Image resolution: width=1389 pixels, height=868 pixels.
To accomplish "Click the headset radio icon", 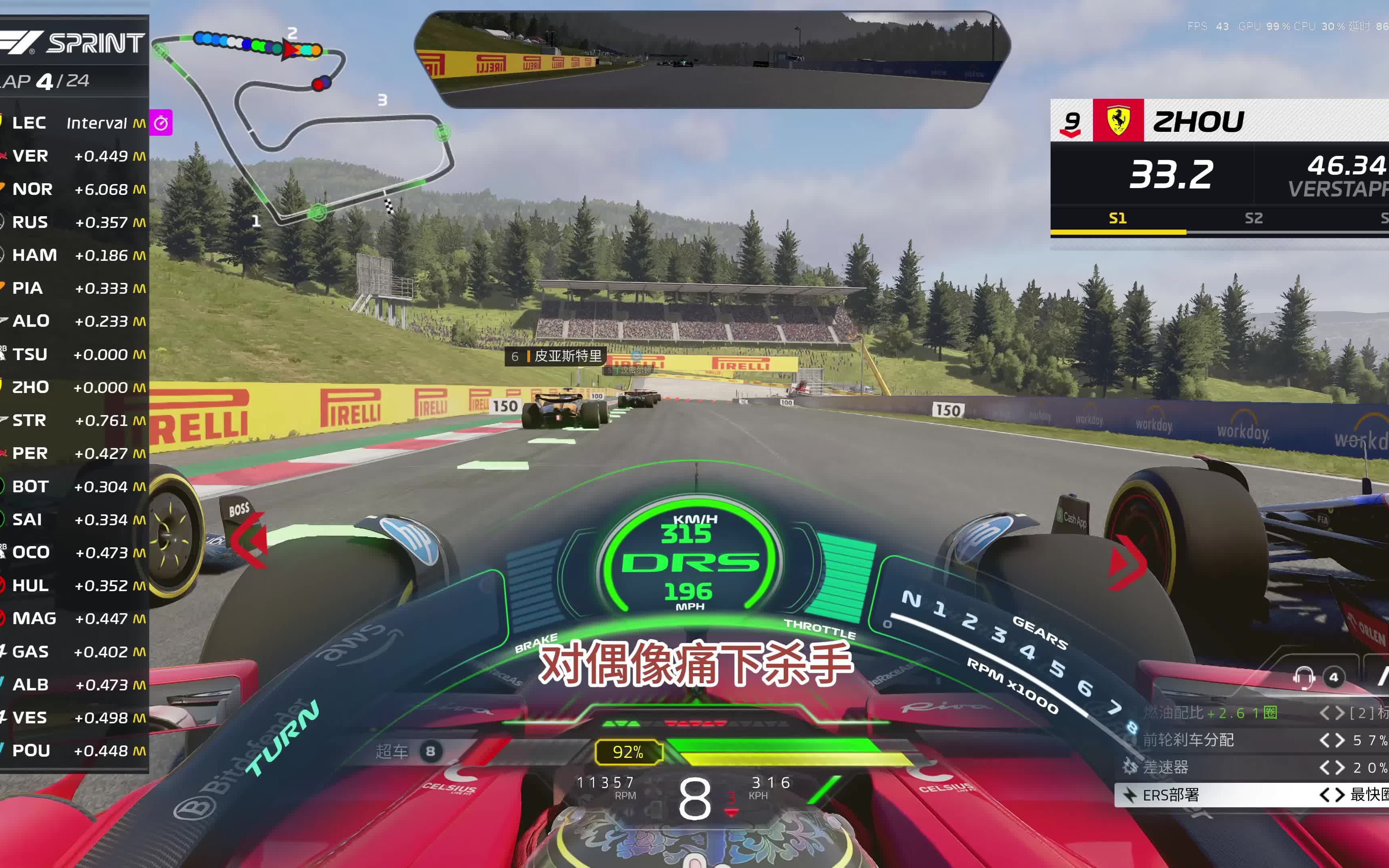I will pos(1303,678).
